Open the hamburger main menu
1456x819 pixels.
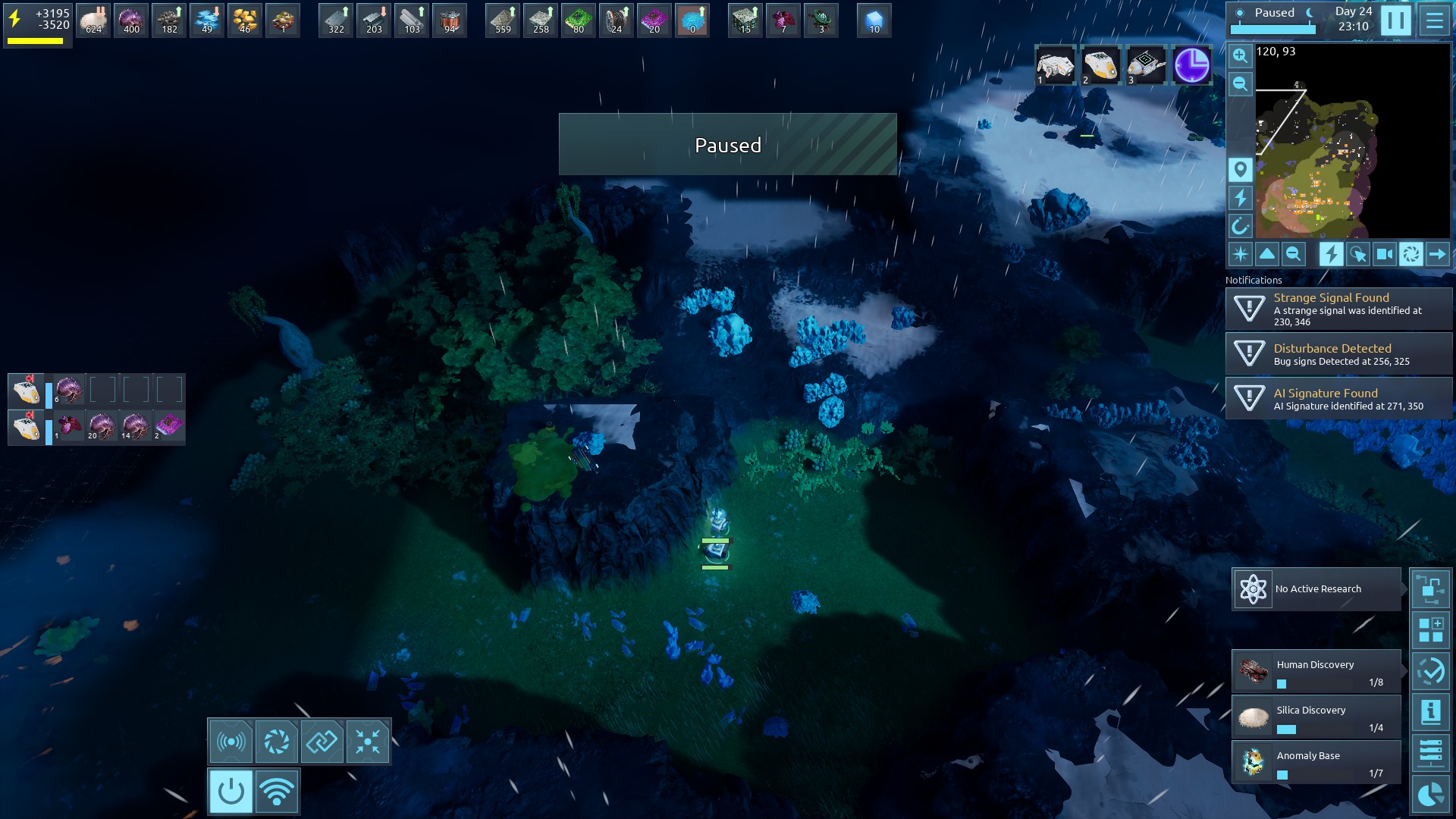click(x=1434, y=20)
